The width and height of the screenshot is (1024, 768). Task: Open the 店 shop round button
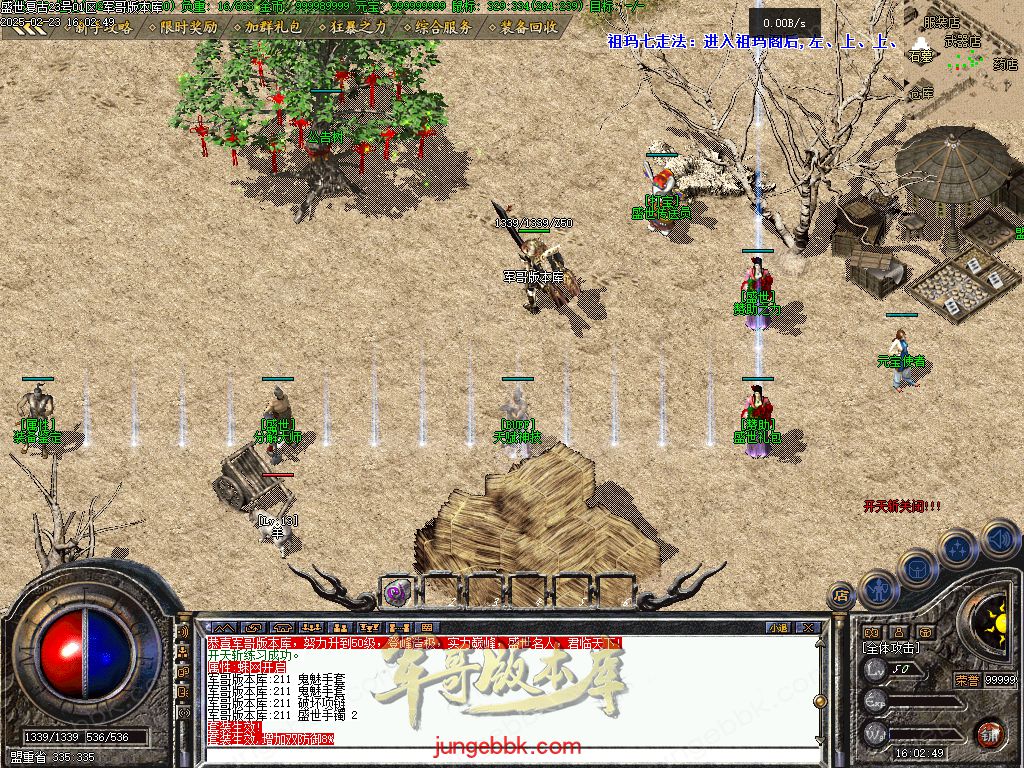(x=841, y=595)
